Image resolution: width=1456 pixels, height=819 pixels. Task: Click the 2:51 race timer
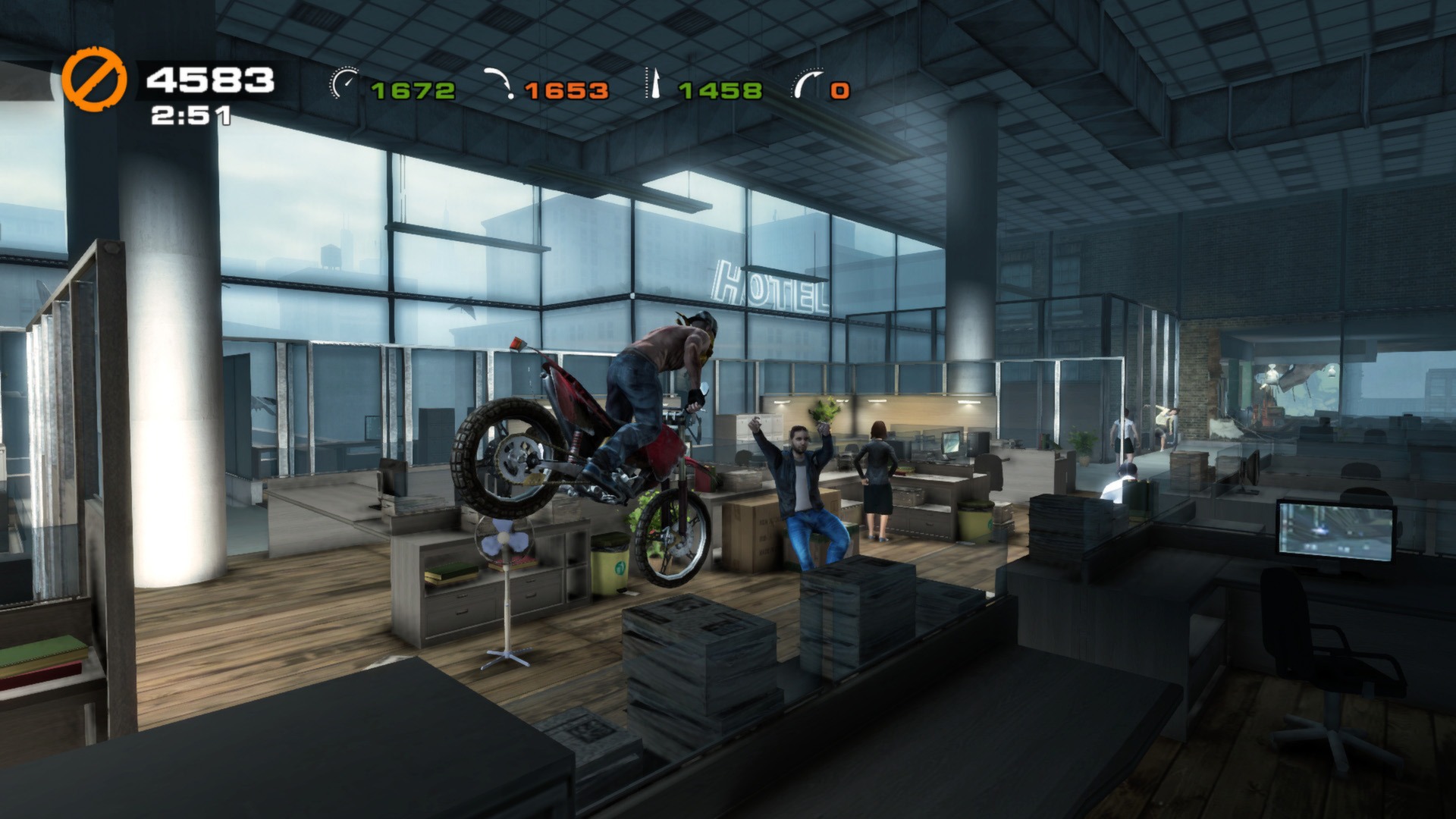point(190,115)
